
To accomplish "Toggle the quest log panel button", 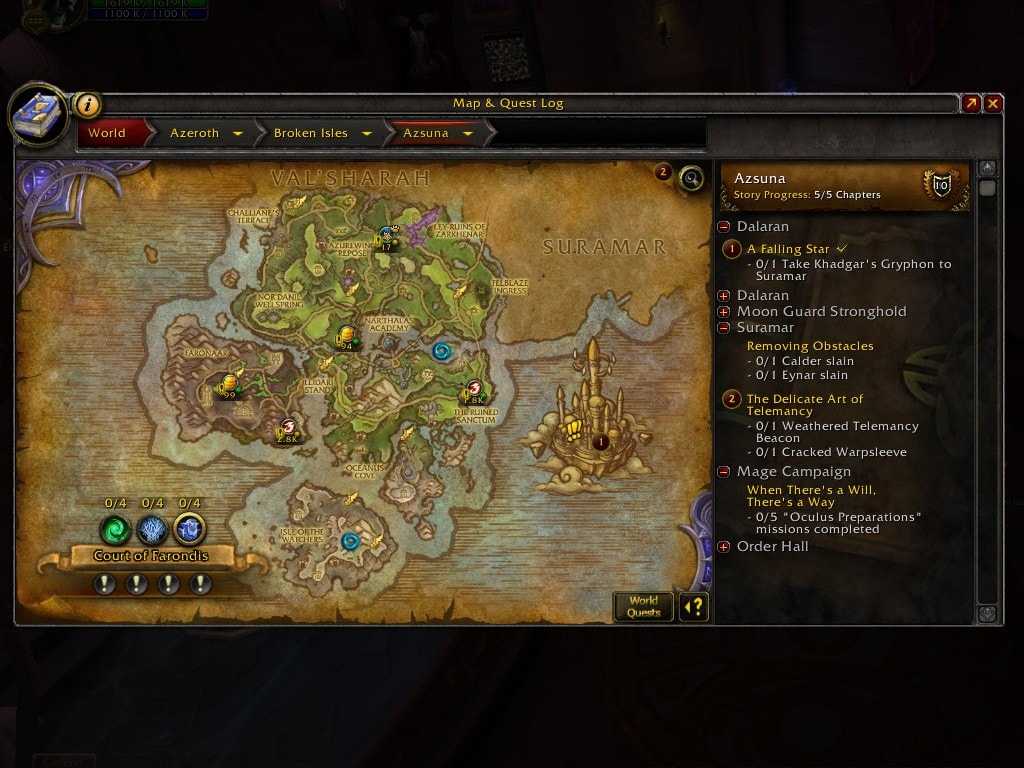I will click(x=693, y=606).
